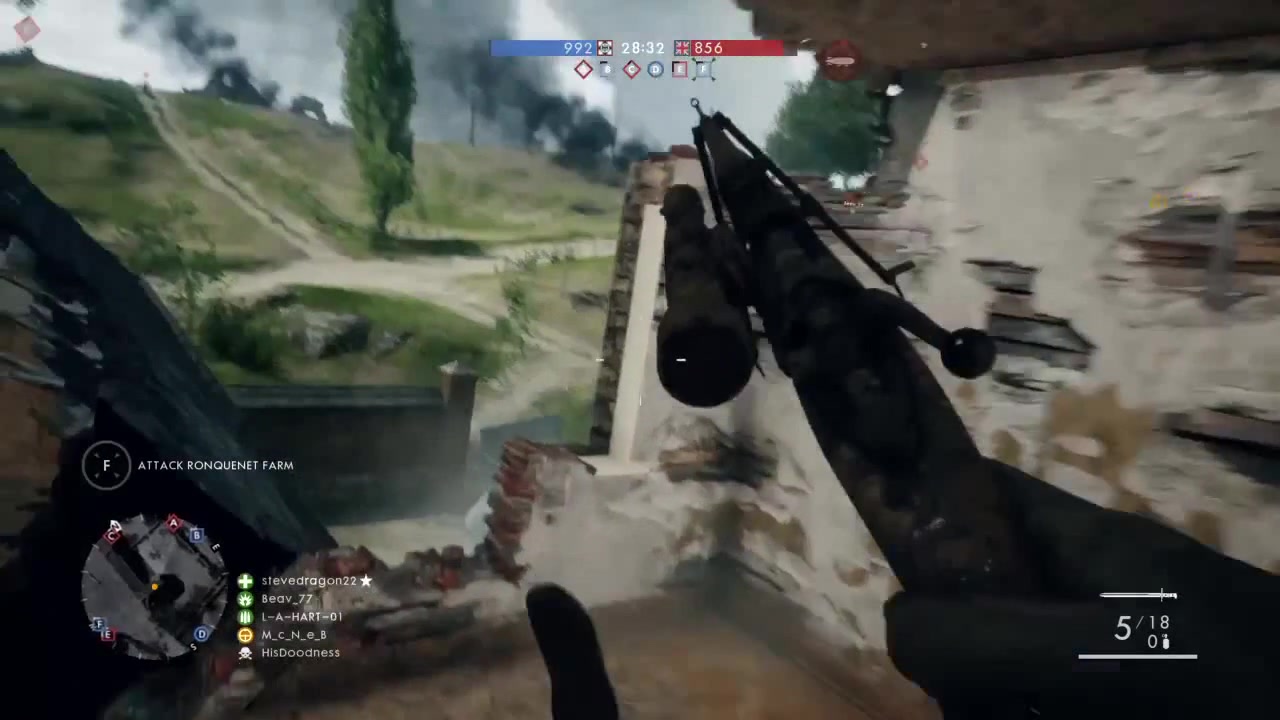Click the skull icon next to HisDoodness
This screenshot has height=720, width=1280.
click(245, 652)
